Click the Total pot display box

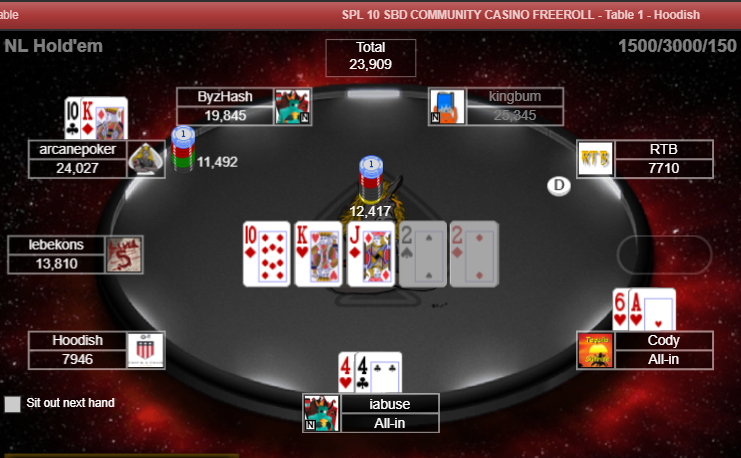(x=370, y=56)
